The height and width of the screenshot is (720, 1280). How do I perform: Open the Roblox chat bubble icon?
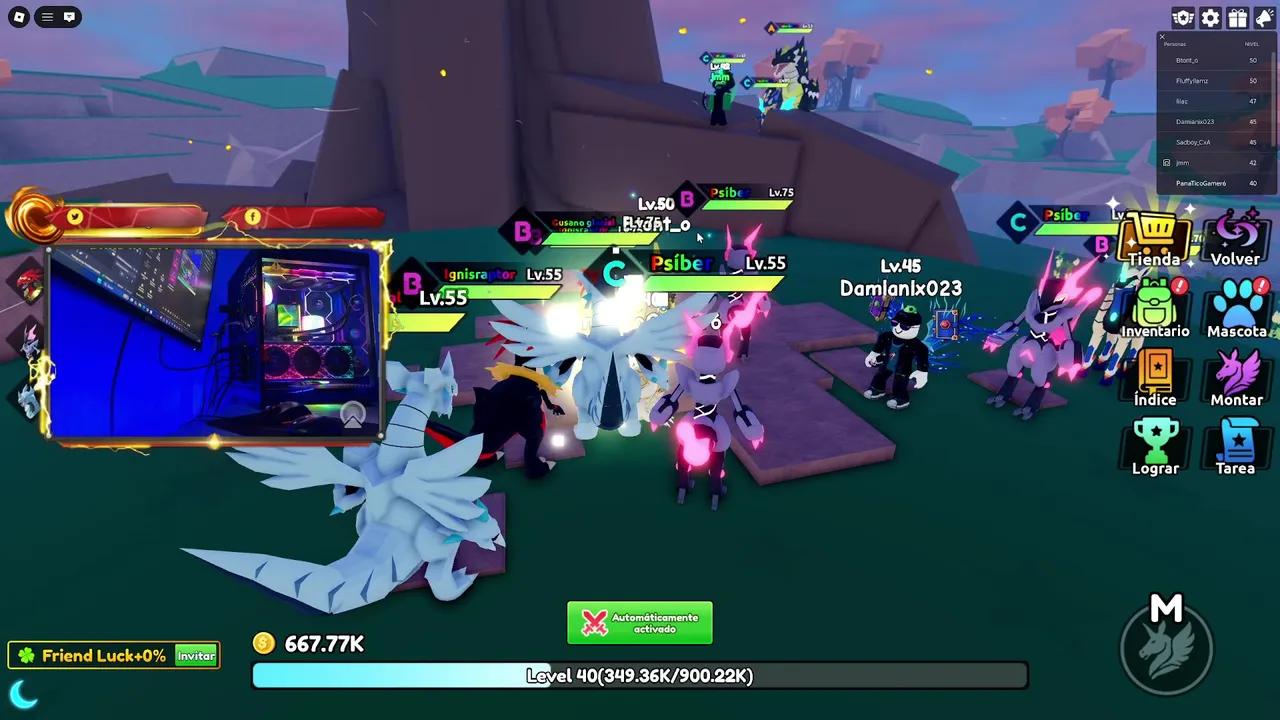click(x=69, y=17)
